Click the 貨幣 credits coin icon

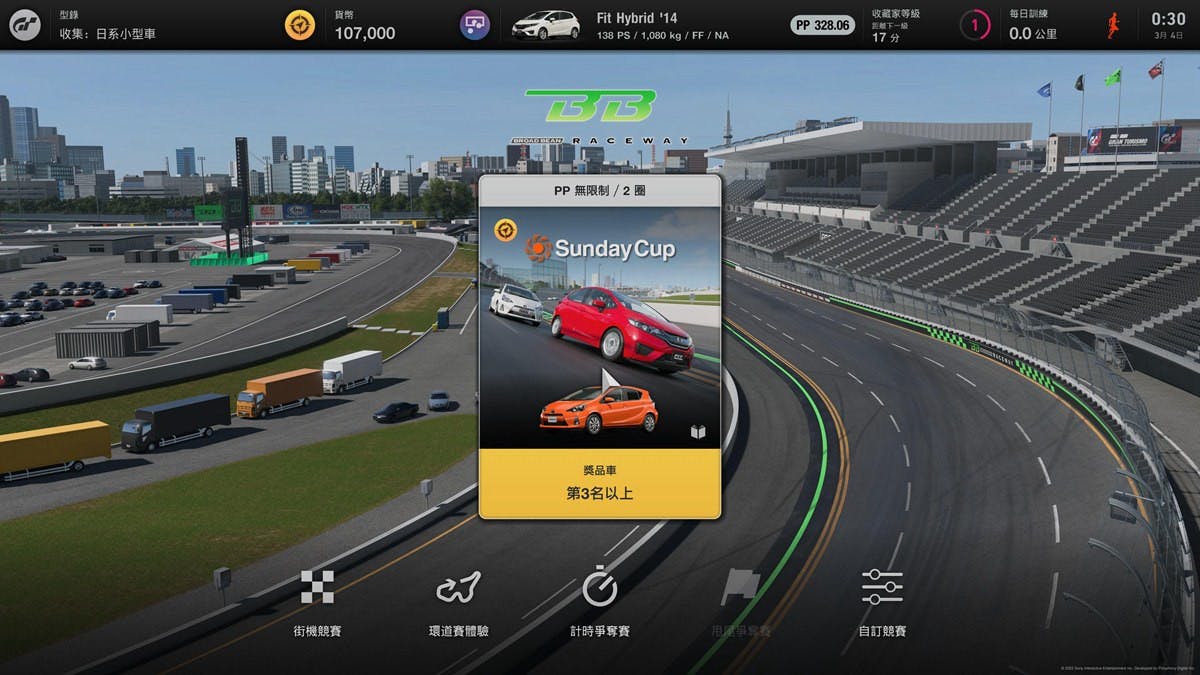coord(300,25)
